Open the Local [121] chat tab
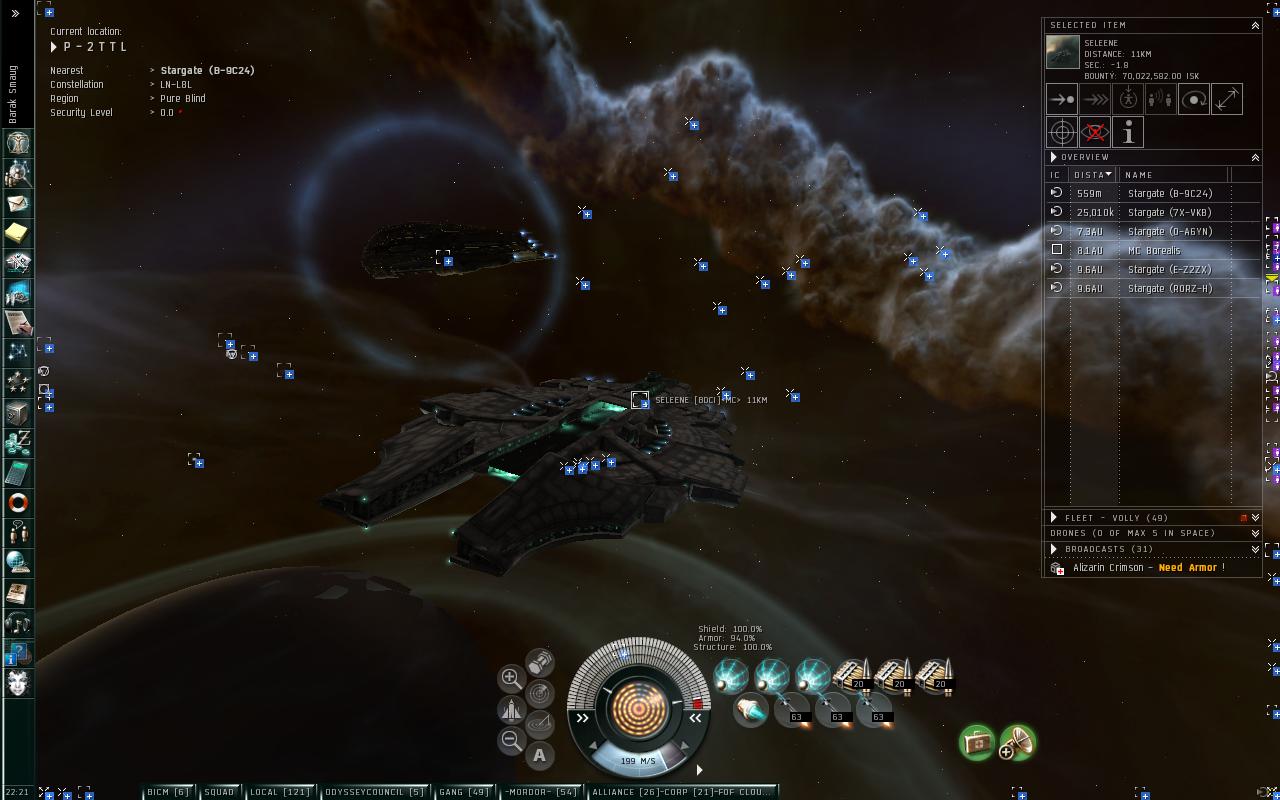The width and height of the screenshot is (1280, 800). coord(280,792)
